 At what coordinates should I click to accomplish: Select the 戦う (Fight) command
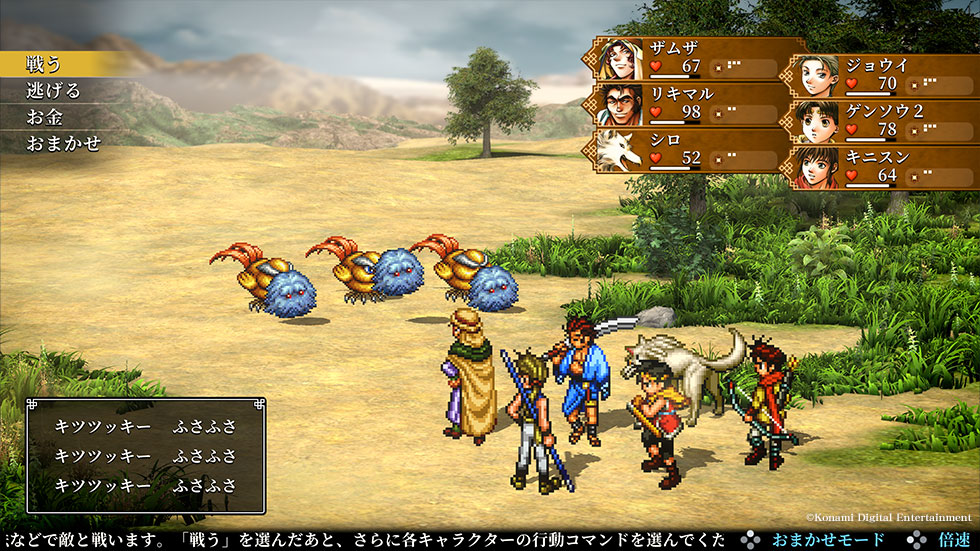tap(46, 62)
